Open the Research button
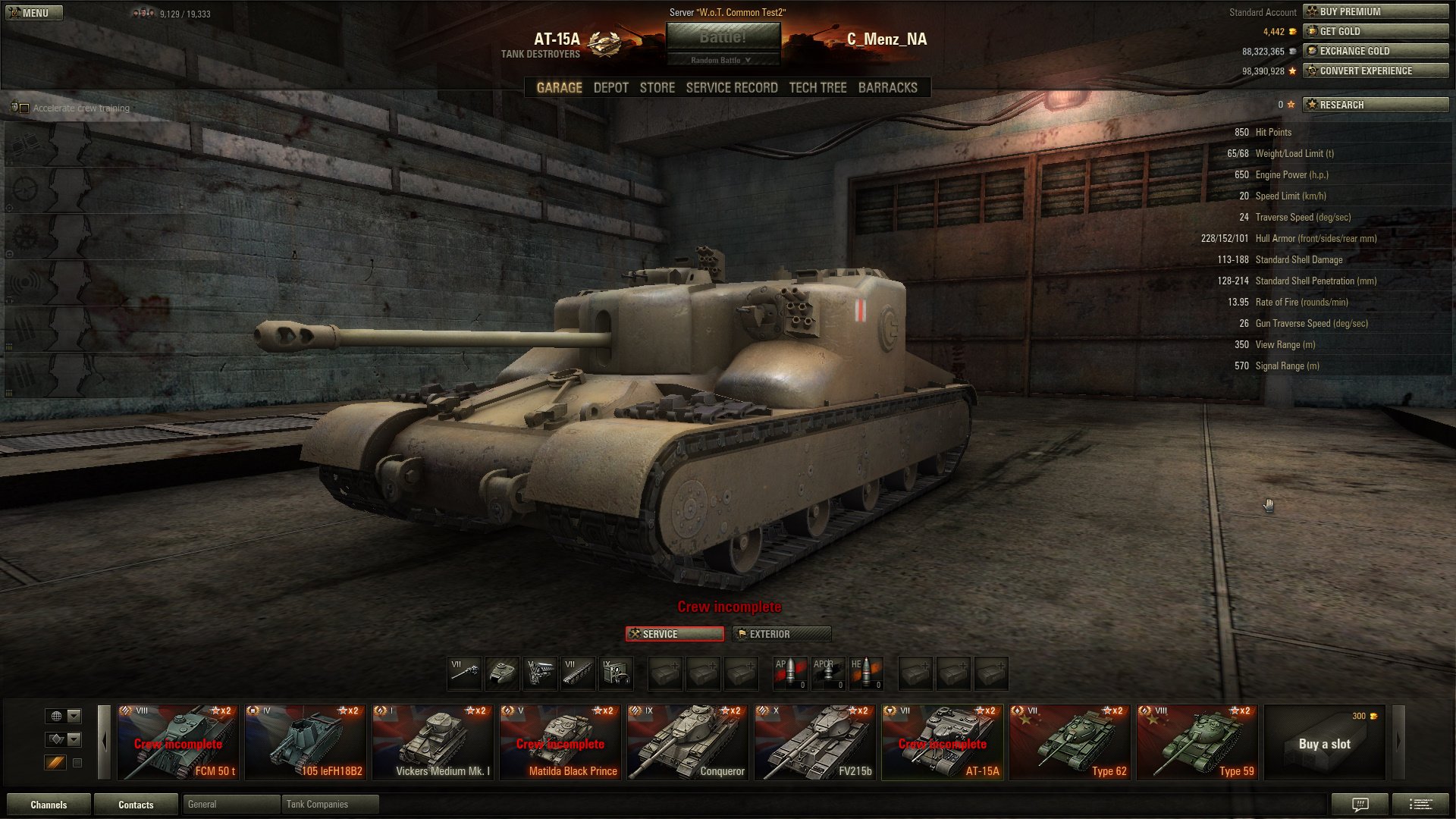1456x819 pixels. tap(1375, 105)
